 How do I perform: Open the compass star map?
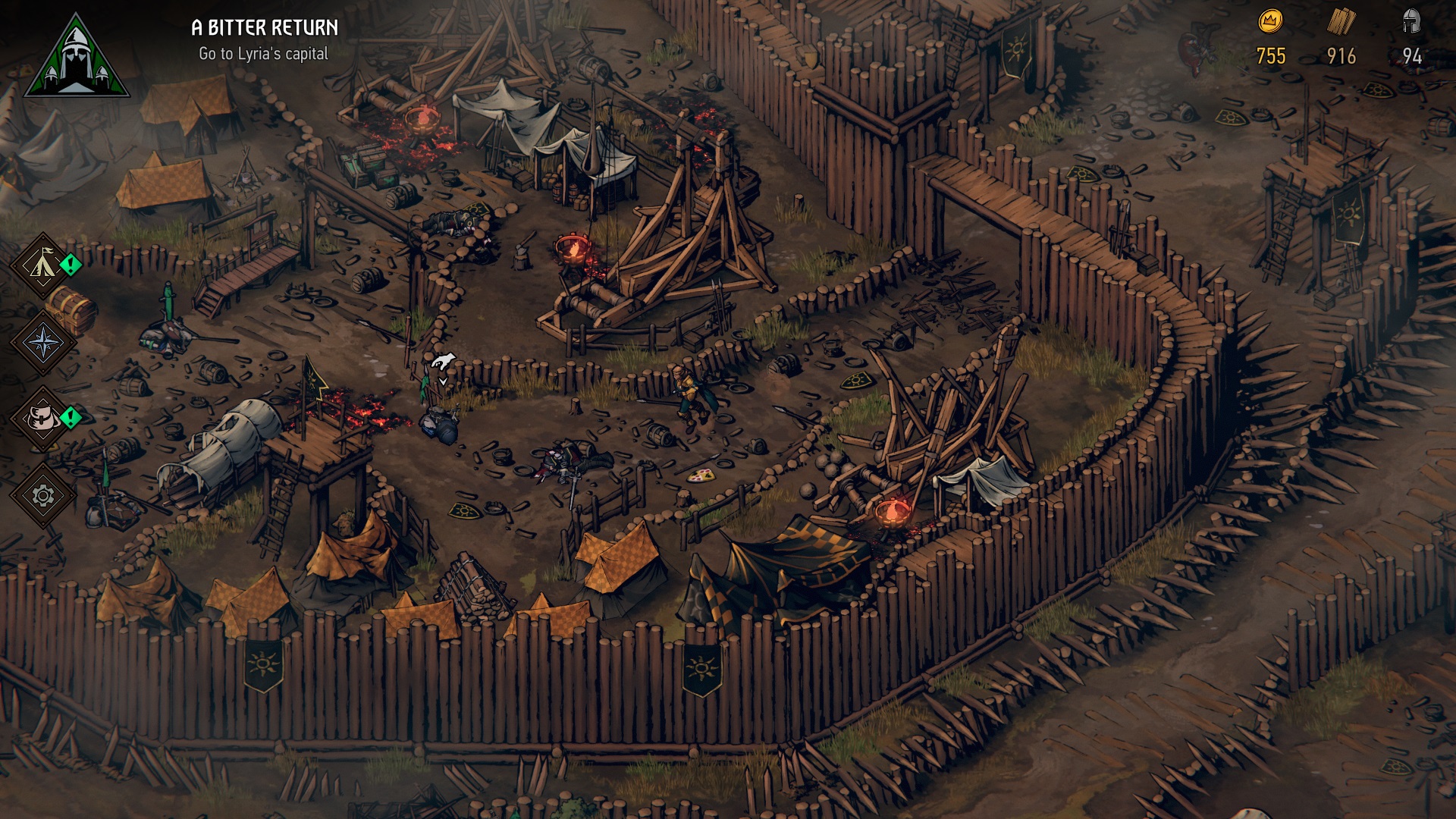pos(42,342)
